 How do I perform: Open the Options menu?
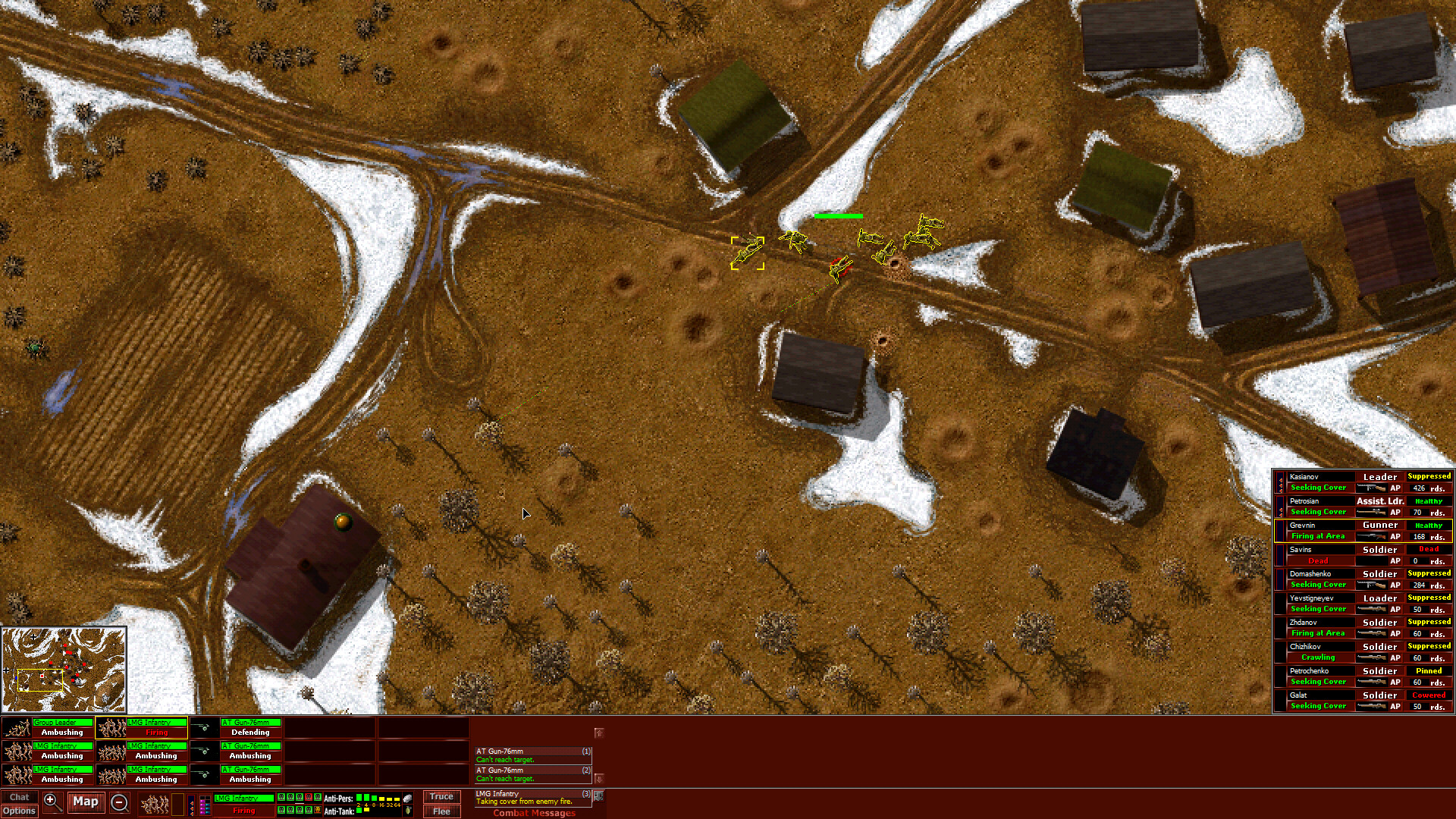(x=19, y=811)
